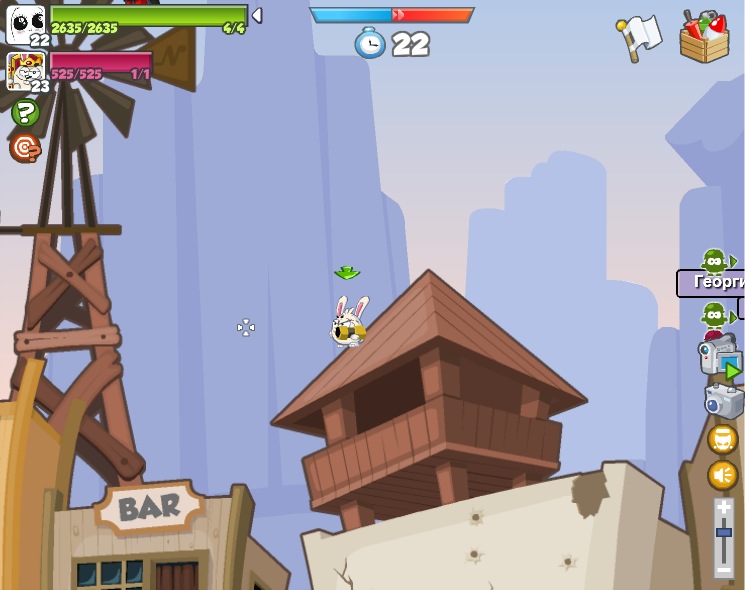Click the video camera record icon

pos(718,357)
